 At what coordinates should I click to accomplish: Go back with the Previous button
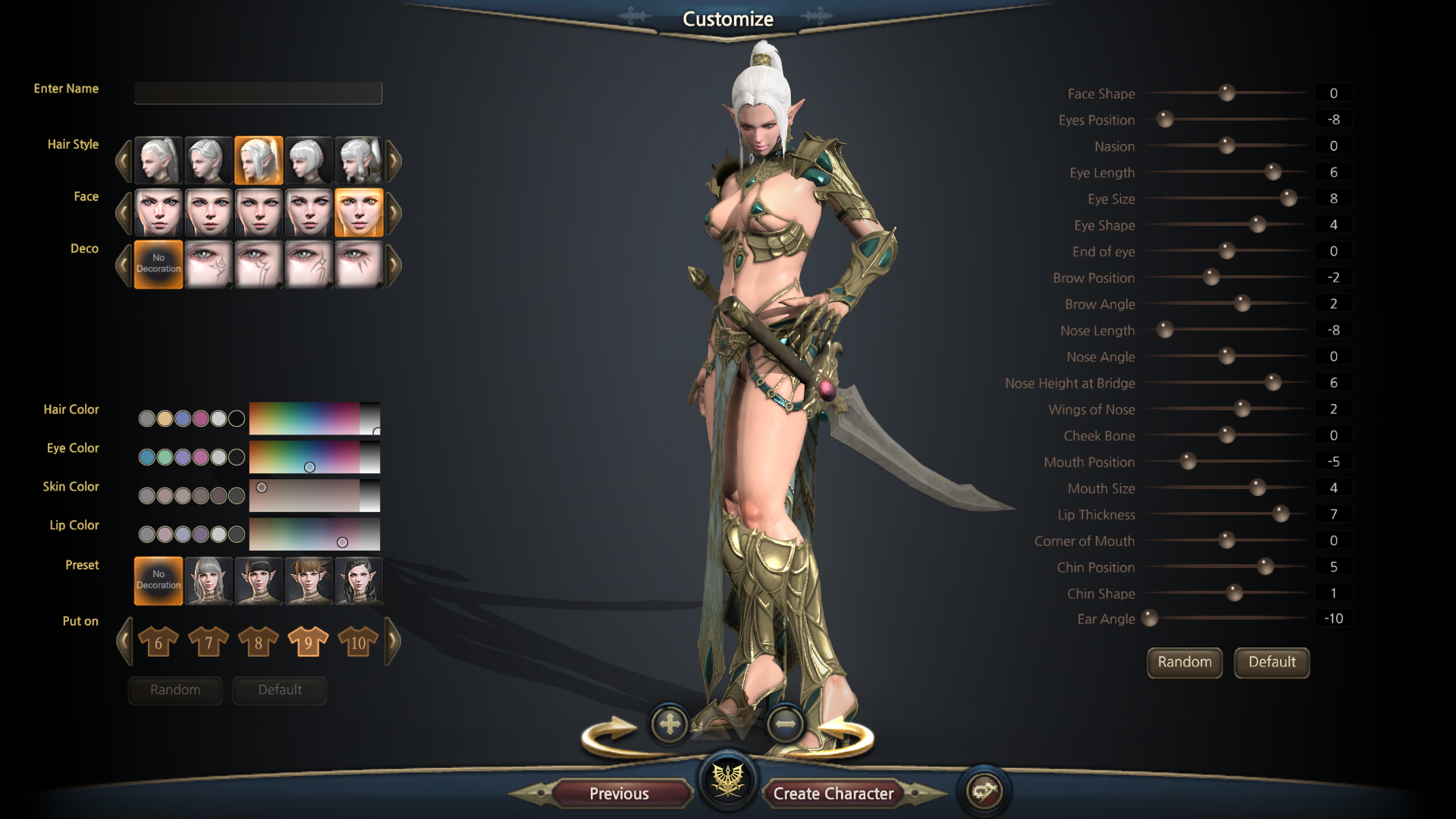619,793
